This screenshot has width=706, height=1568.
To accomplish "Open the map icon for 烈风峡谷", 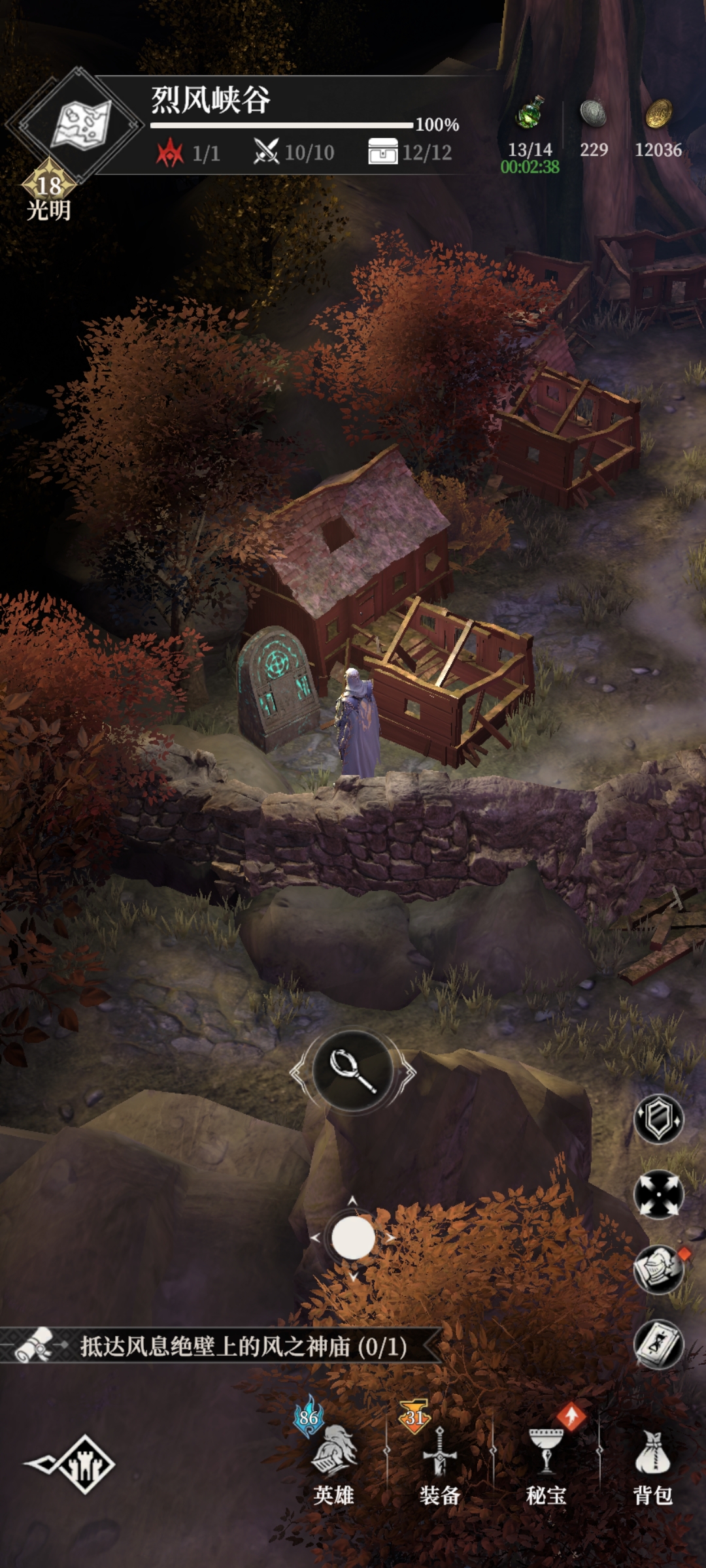I will coord(80,124).
